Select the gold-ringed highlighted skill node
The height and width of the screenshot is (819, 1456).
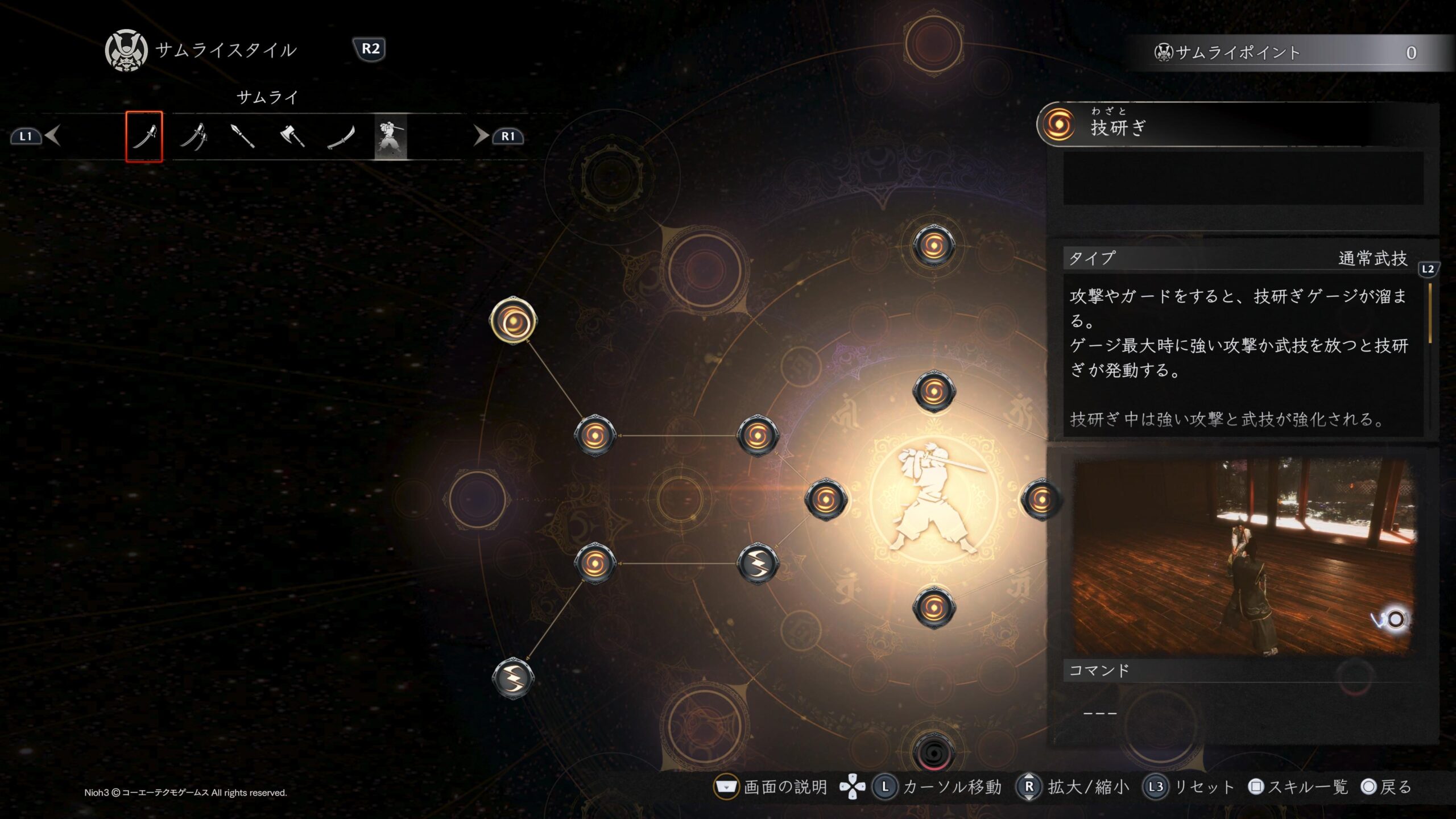[513, 321]
